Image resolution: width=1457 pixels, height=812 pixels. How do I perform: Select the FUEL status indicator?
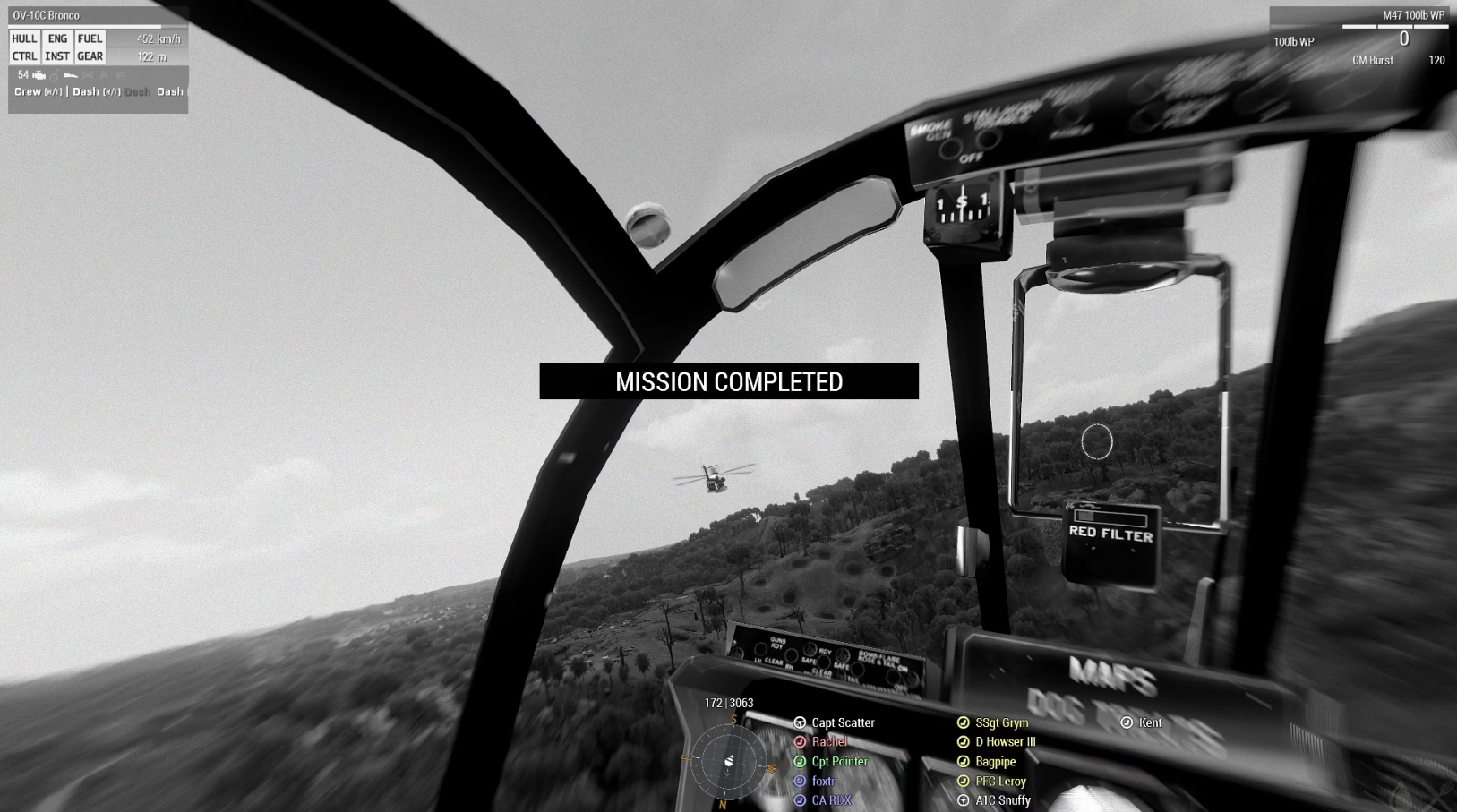pos(90,38)
